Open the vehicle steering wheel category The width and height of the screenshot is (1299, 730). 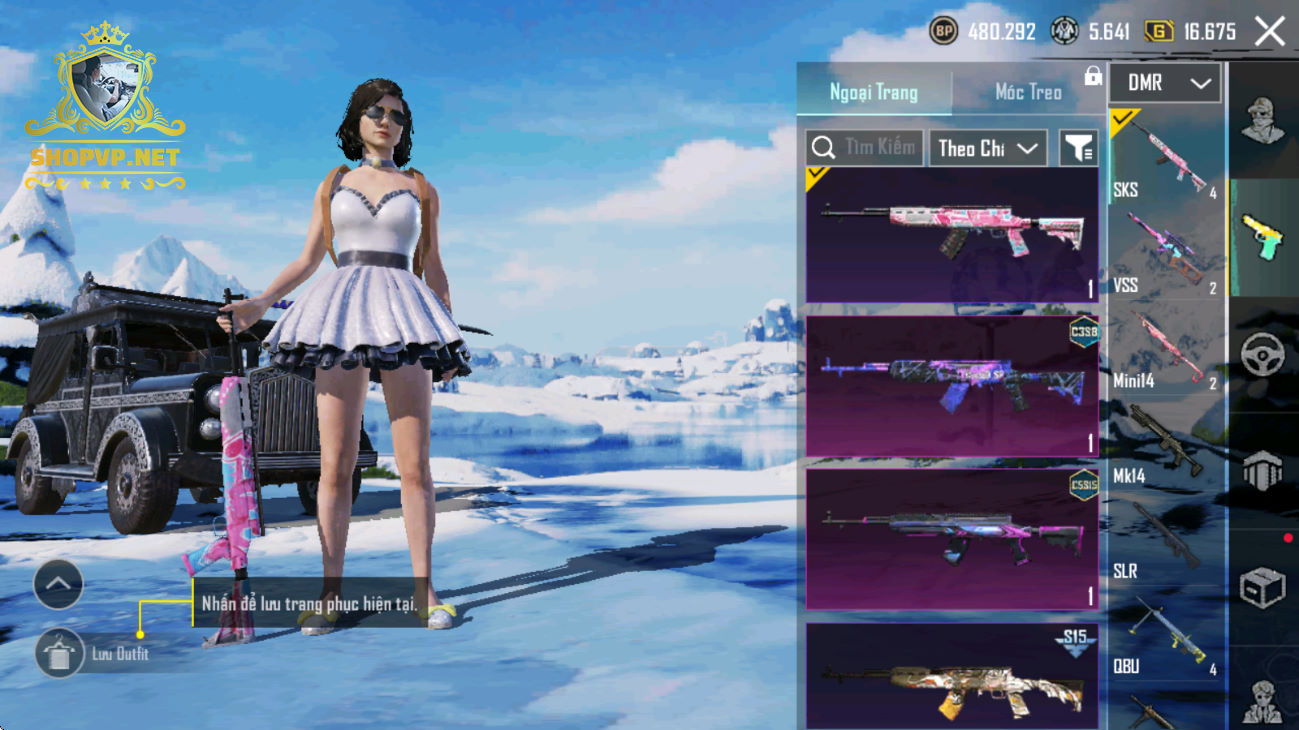coord(1262,355)
